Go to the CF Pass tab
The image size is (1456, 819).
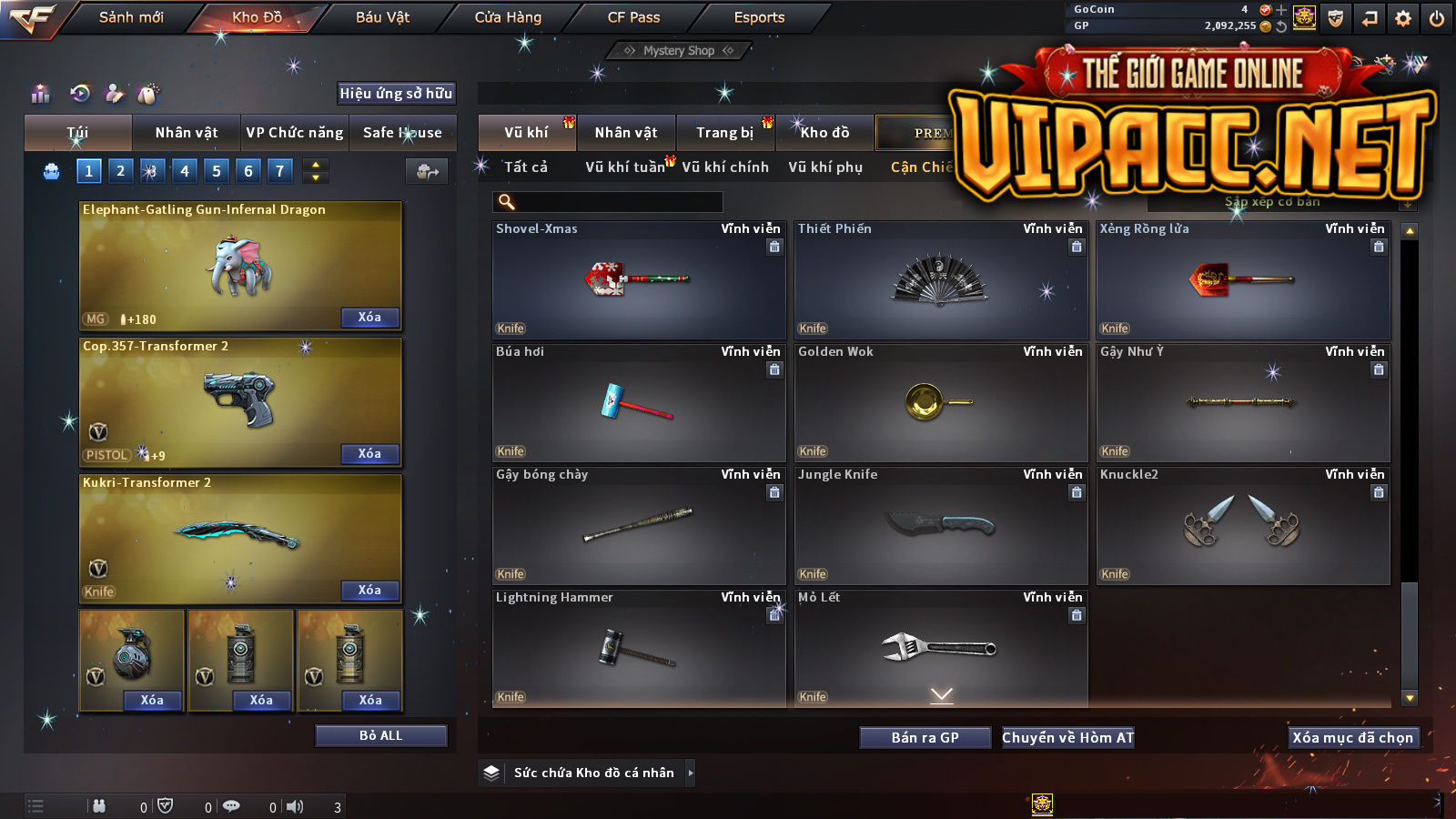pyautogui.click(x=633, y=17)
